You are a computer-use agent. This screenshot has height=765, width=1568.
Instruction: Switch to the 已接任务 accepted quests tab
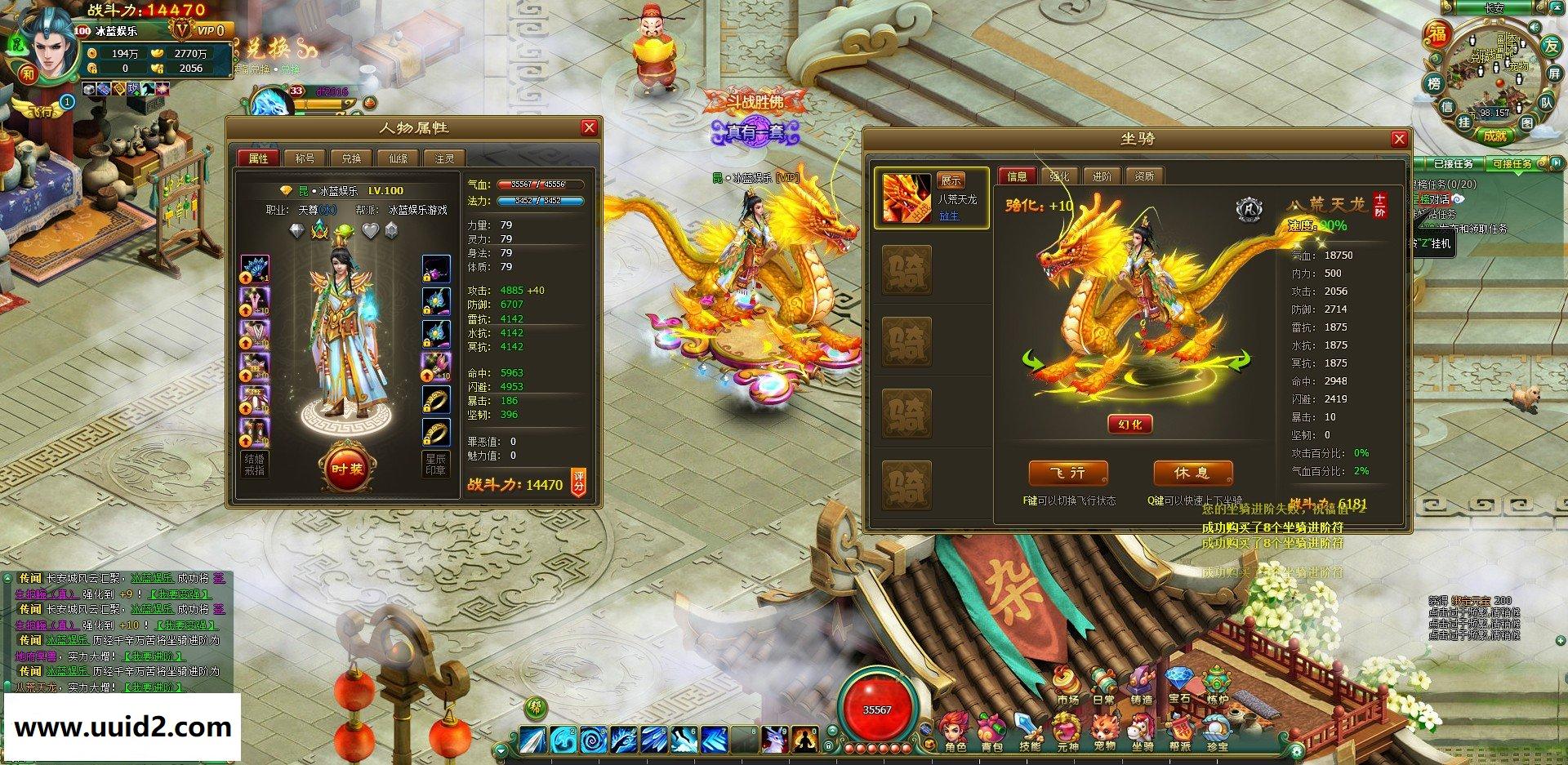[x=1453, y=164]
